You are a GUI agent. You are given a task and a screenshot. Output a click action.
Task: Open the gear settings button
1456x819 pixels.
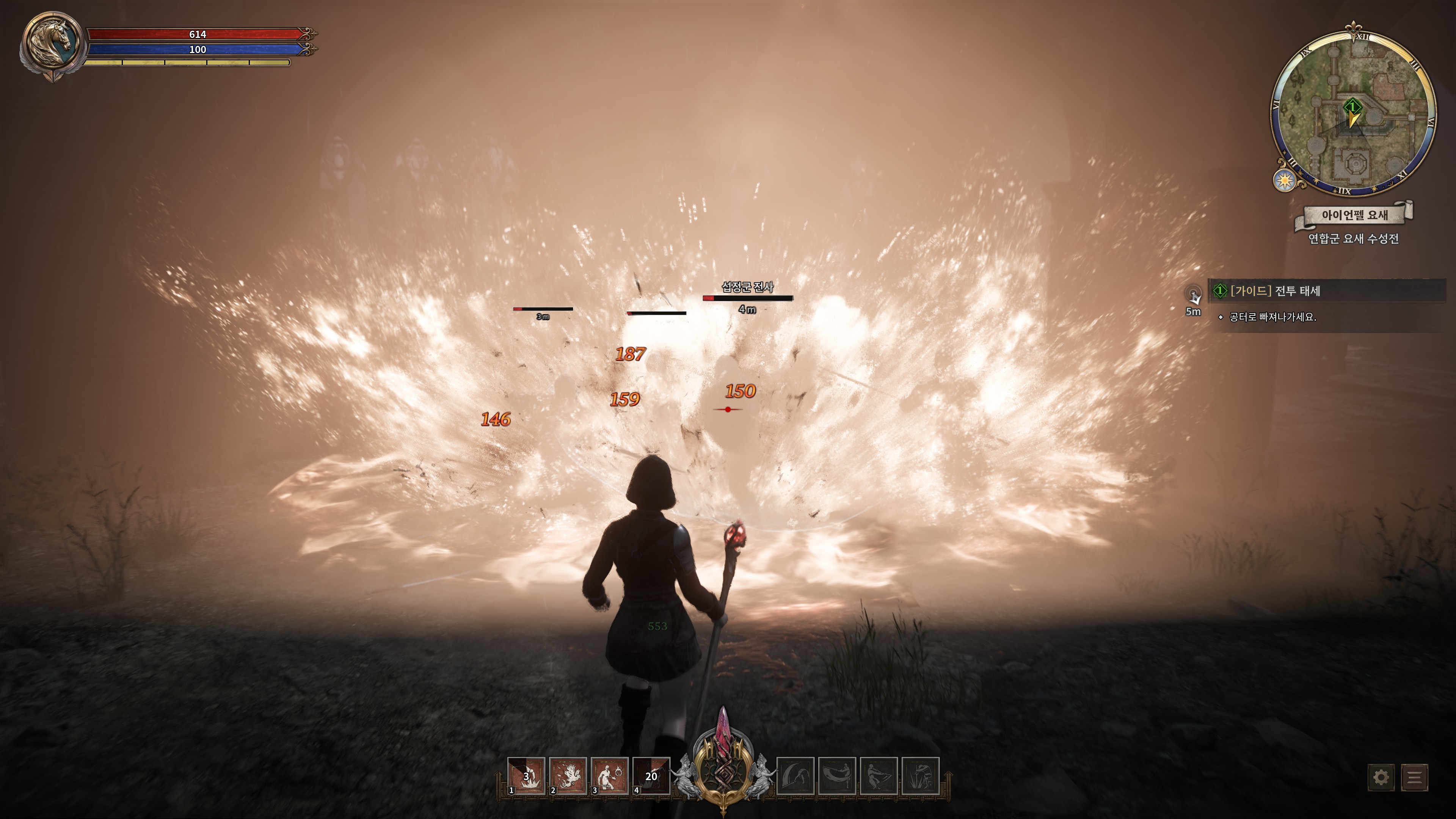[x=1381, y=777]
